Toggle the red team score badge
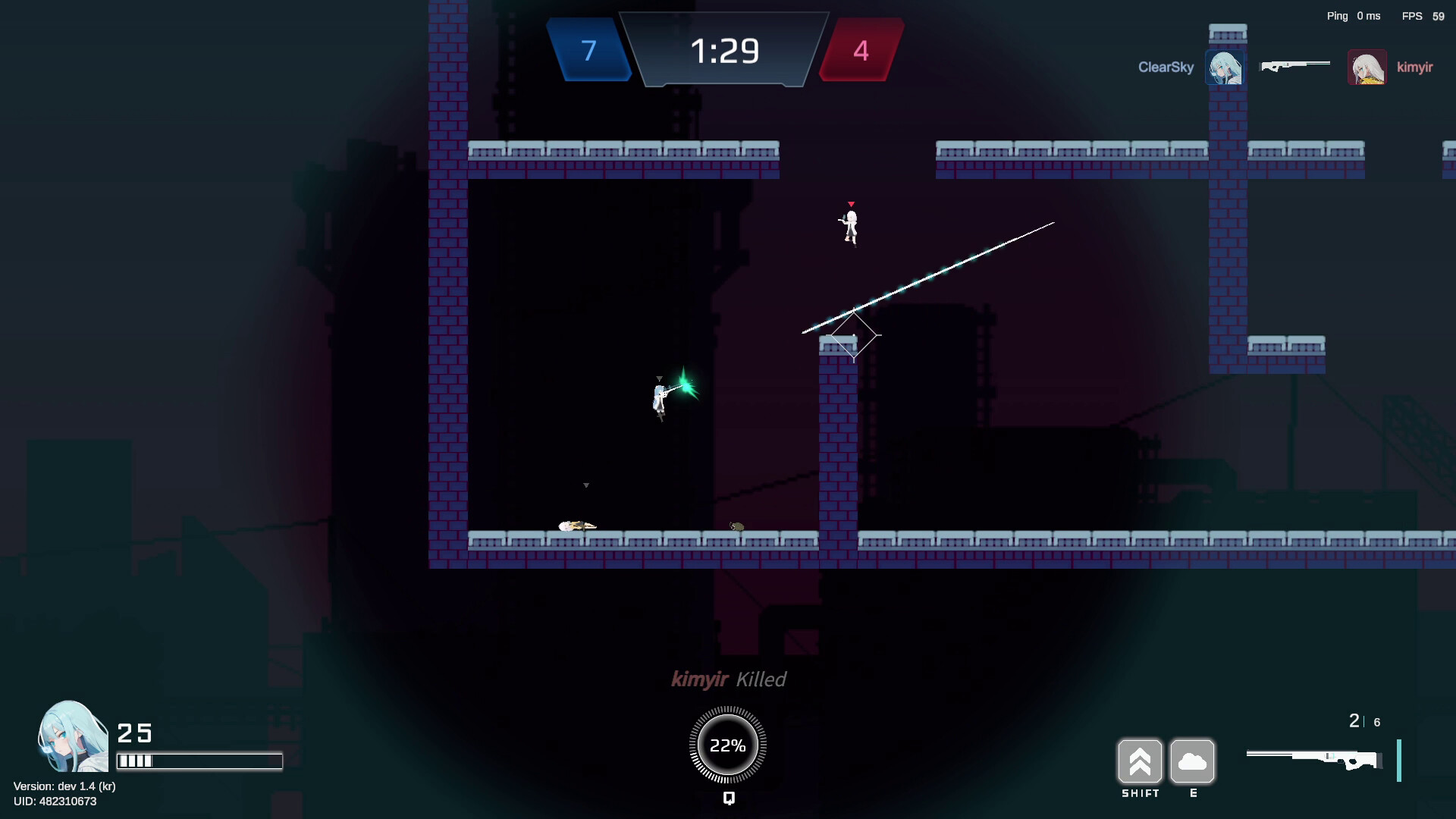 861,52
